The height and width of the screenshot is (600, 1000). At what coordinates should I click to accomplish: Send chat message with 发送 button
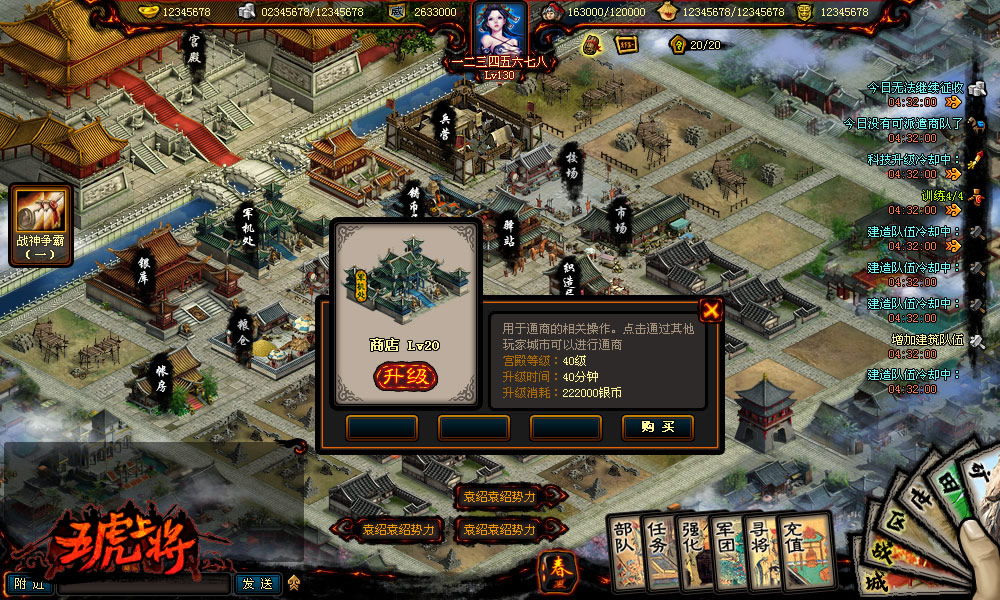point(257,583)
